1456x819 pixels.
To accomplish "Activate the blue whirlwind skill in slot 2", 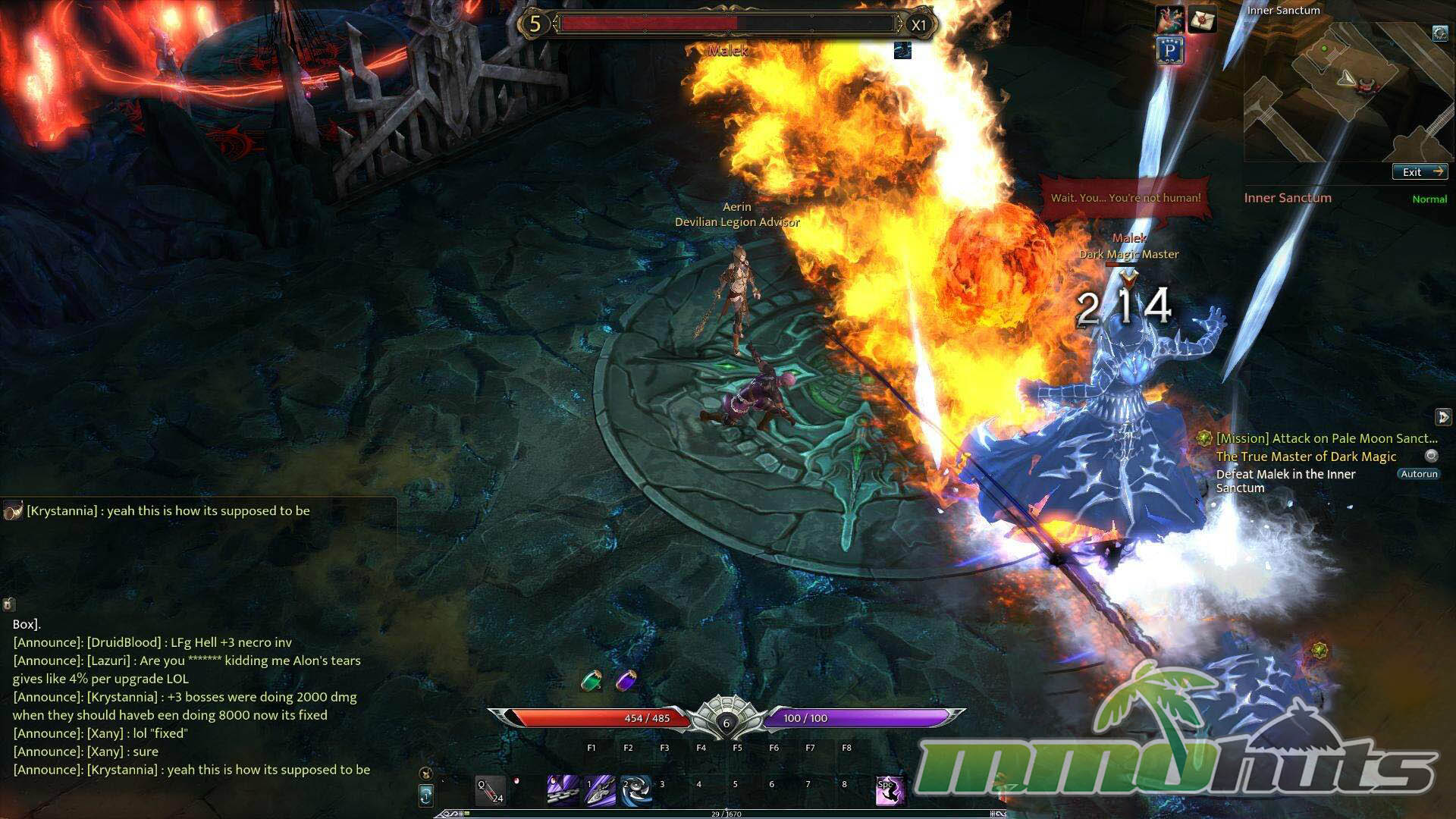I will 635,790.
